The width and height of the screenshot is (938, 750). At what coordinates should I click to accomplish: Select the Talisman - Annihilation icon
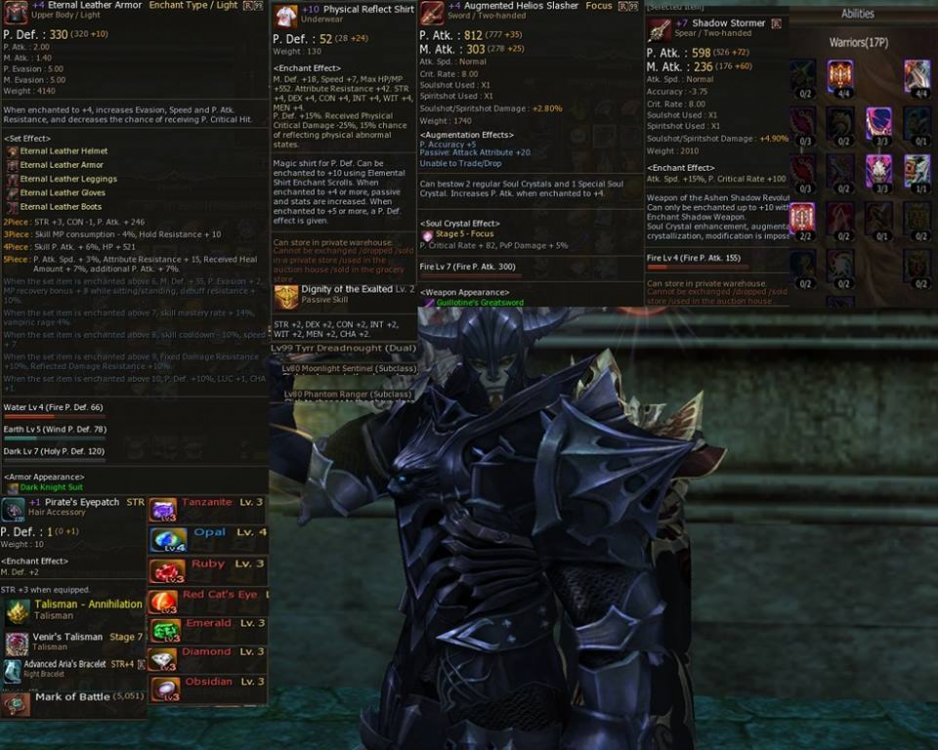[17, 612]
